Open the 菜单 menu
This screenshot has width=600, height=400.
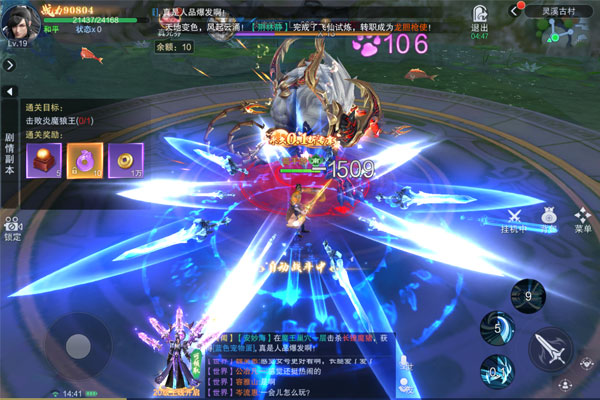(582, 219)
